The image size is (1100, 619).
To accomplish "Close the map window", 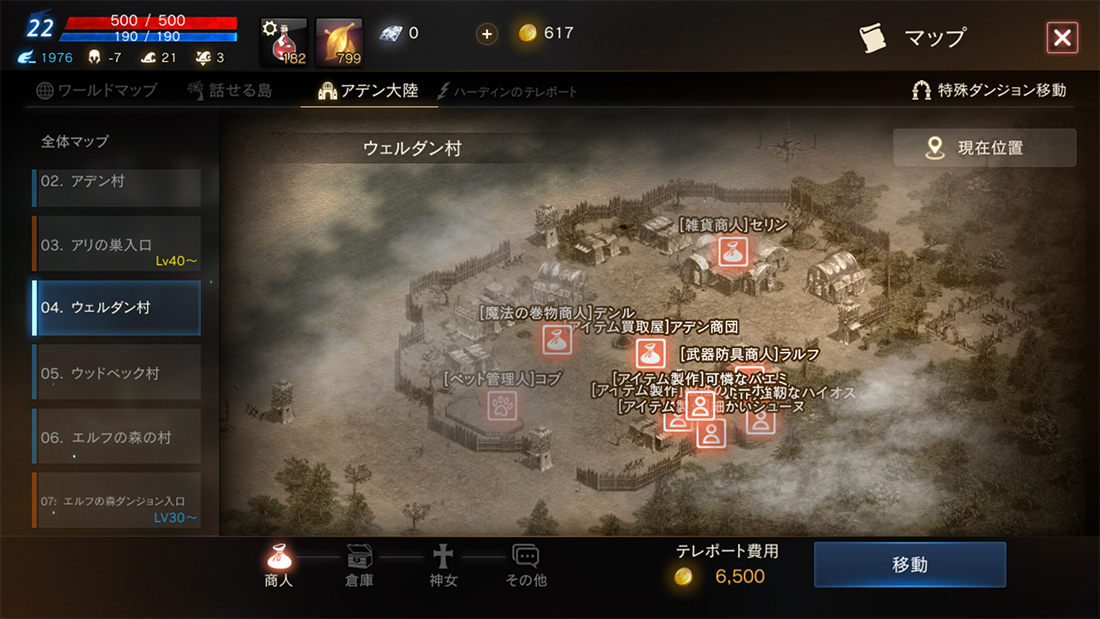I will (1061, 38).
